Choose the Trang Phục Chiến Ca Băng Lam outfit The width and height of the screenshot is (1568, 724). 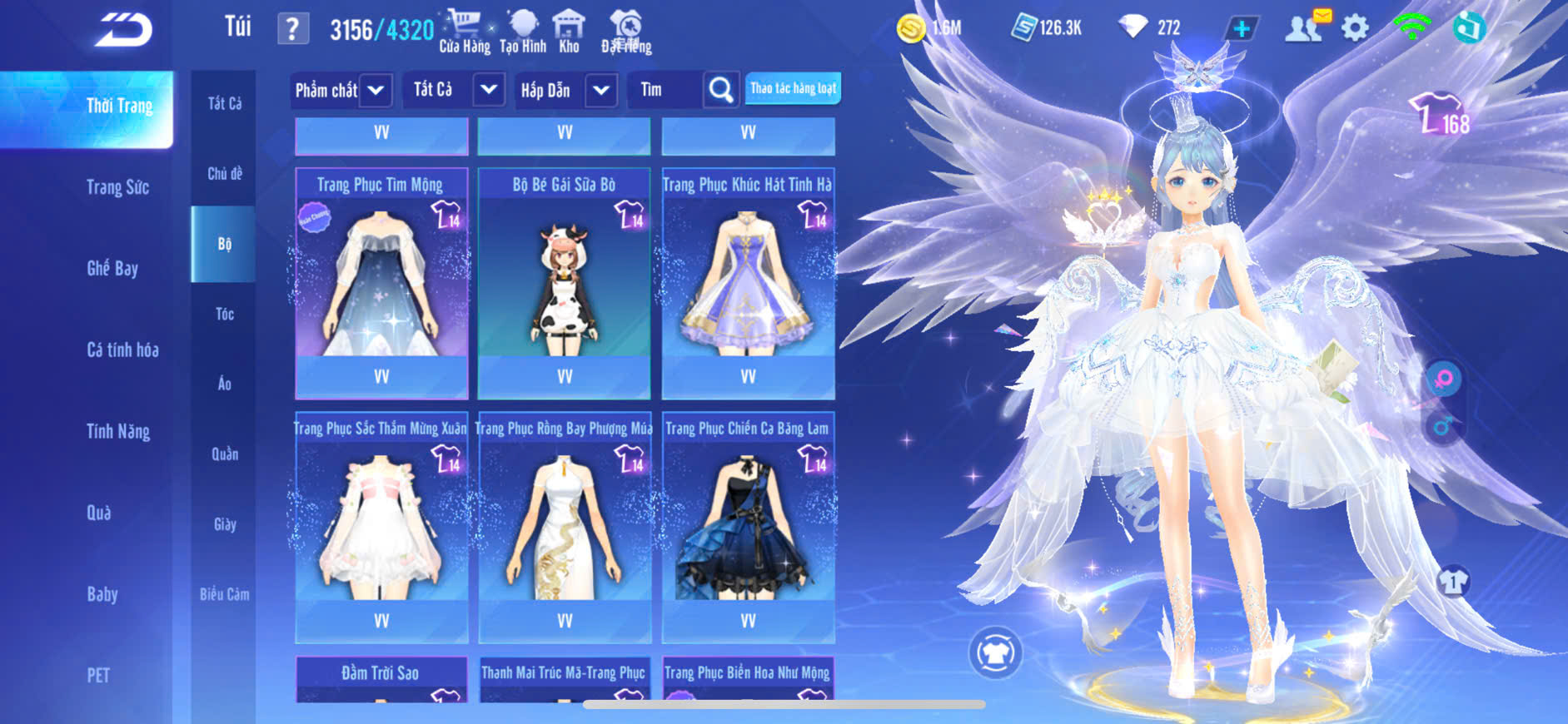coord(748,527)
